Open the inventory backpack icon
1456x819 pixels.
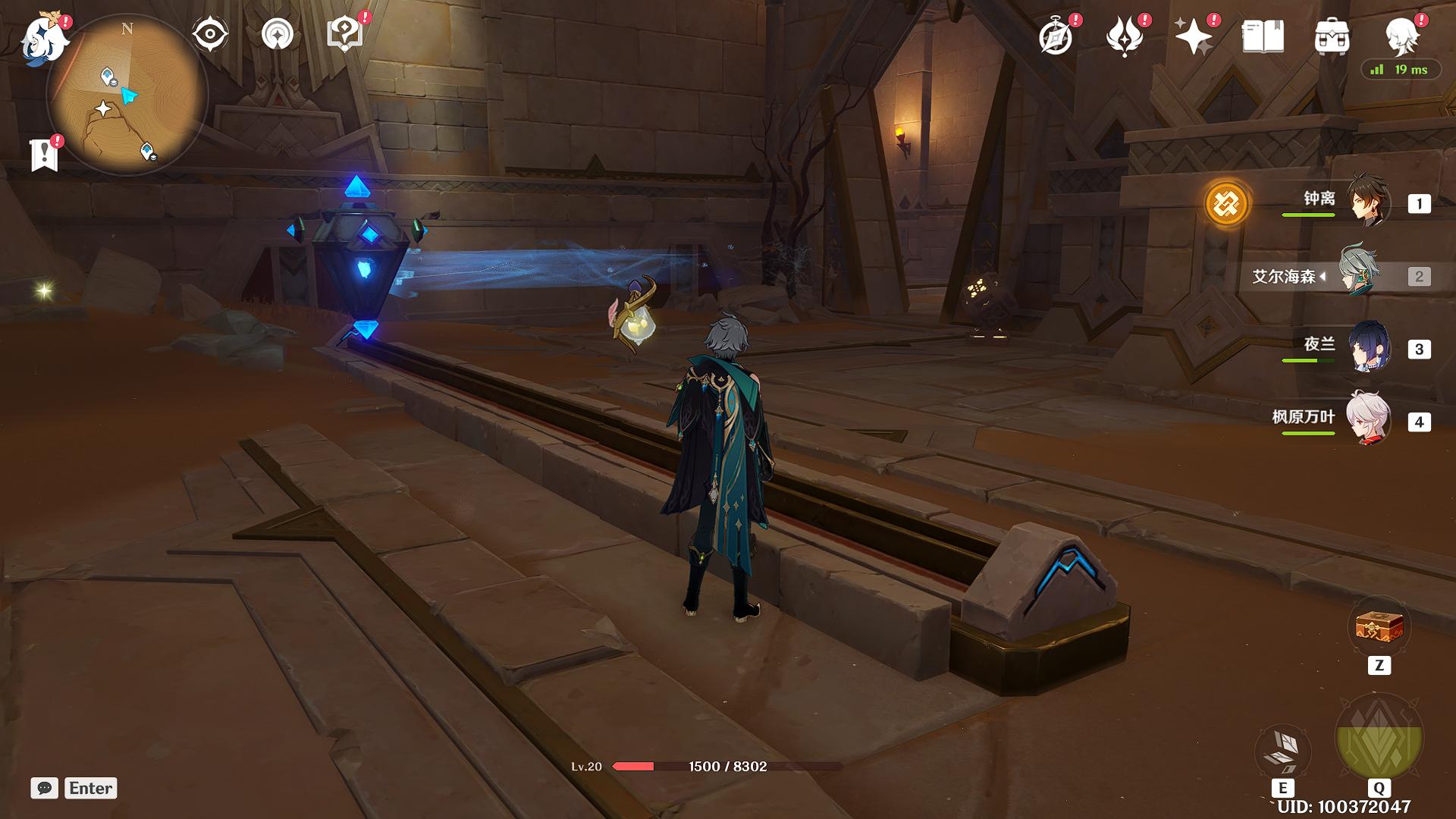pyautogui.click(x=1332, y=36)
